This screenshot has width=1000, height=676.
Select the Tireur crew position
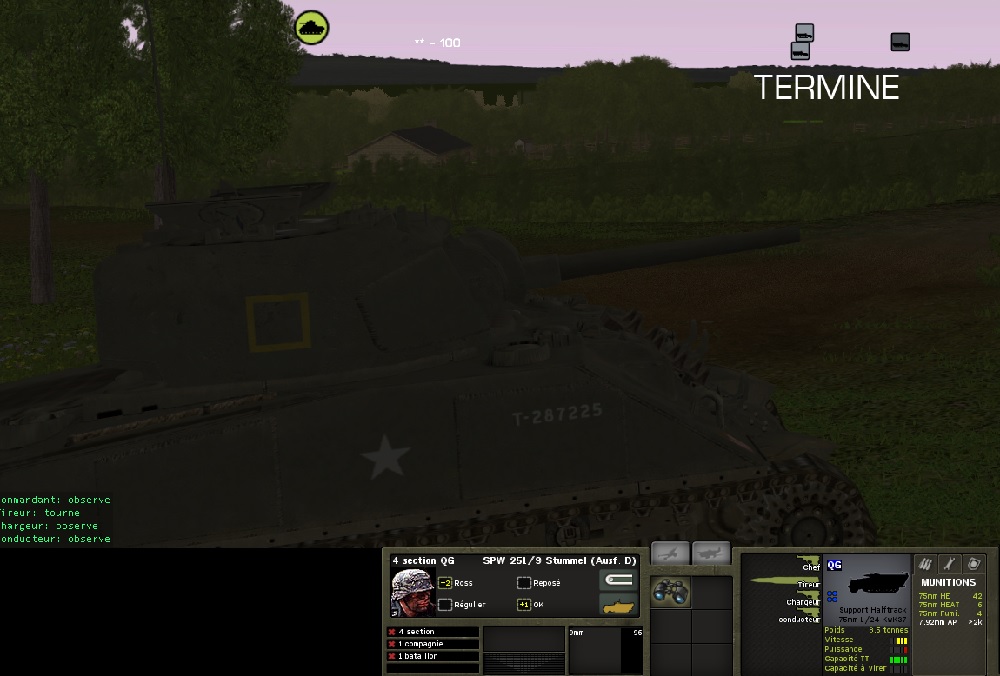tap(808, 584)
